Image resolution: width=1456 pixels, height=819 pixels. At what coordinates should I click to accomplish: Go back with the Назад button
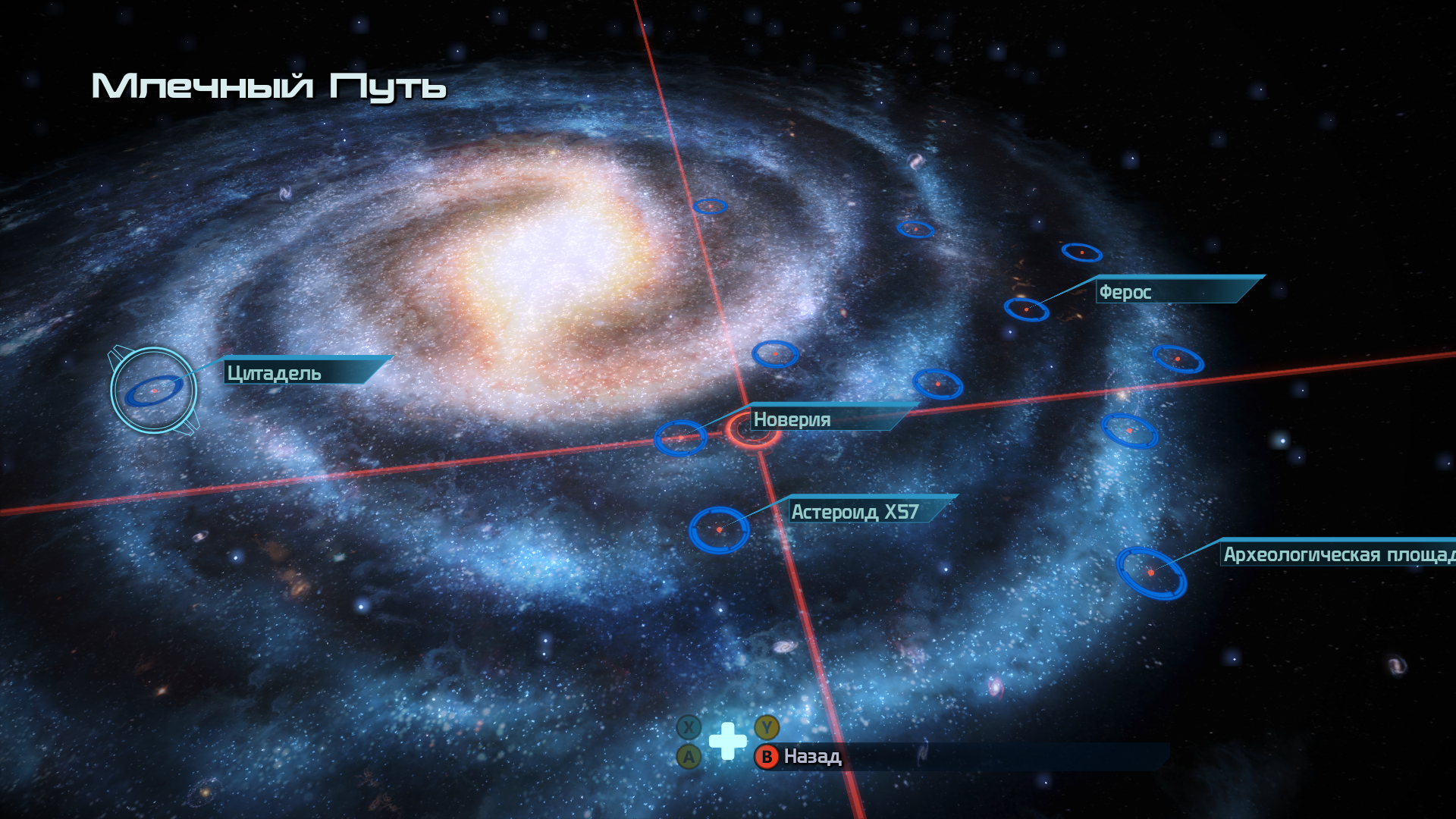811,757
